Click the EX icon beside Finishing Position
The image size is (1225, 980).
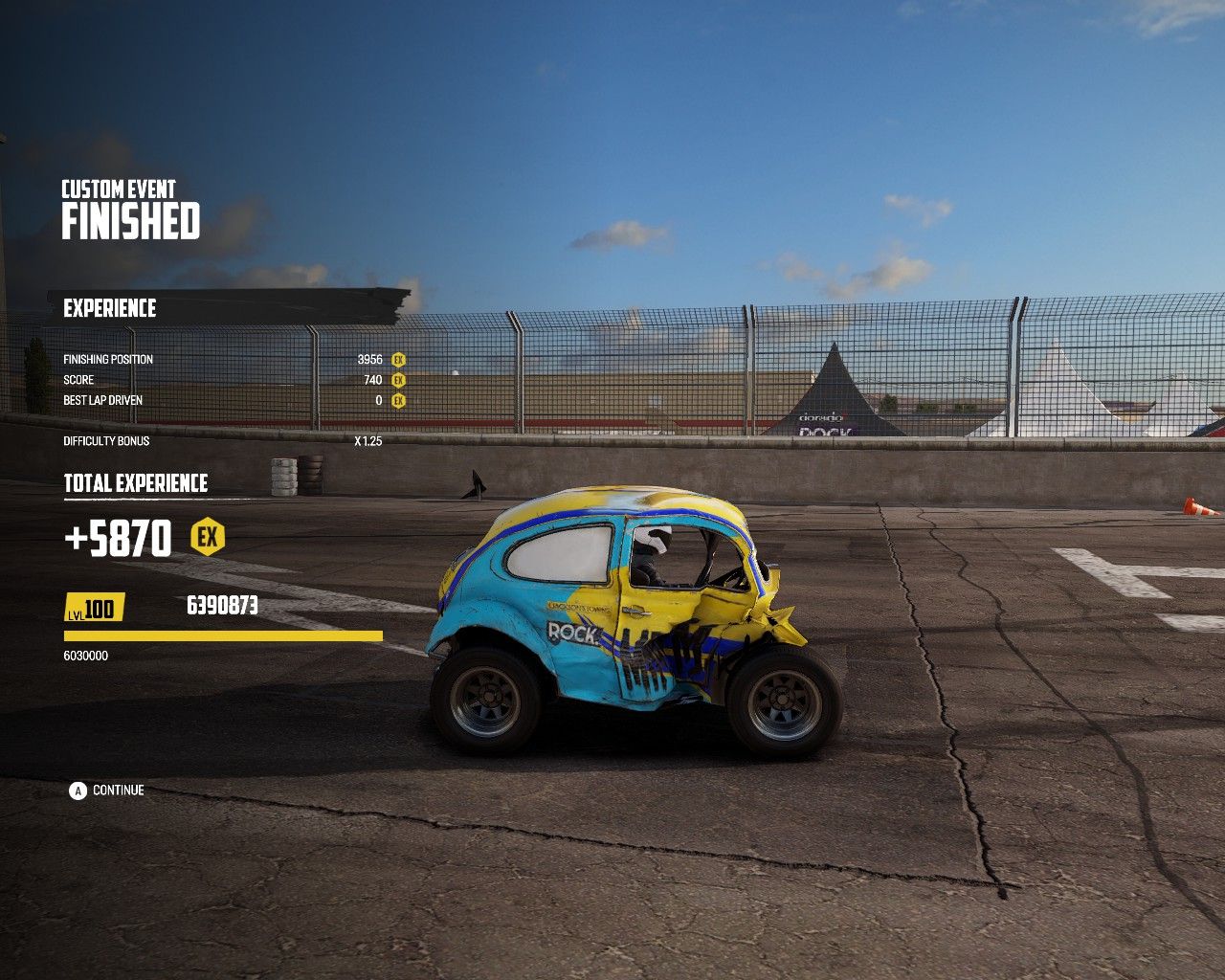tap(397, 358)
